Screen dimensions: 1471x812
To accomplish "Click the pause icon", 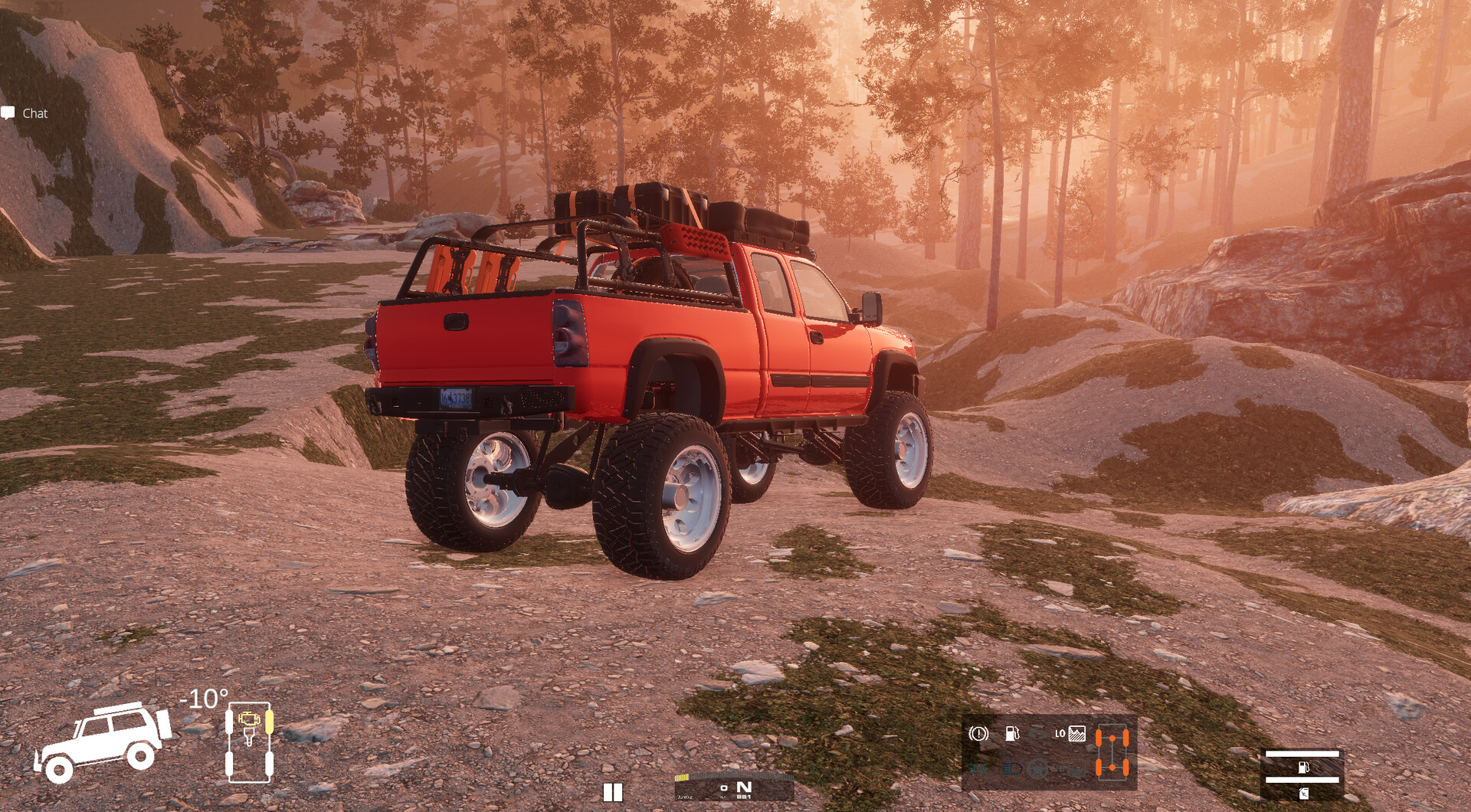I will [613, 792].
